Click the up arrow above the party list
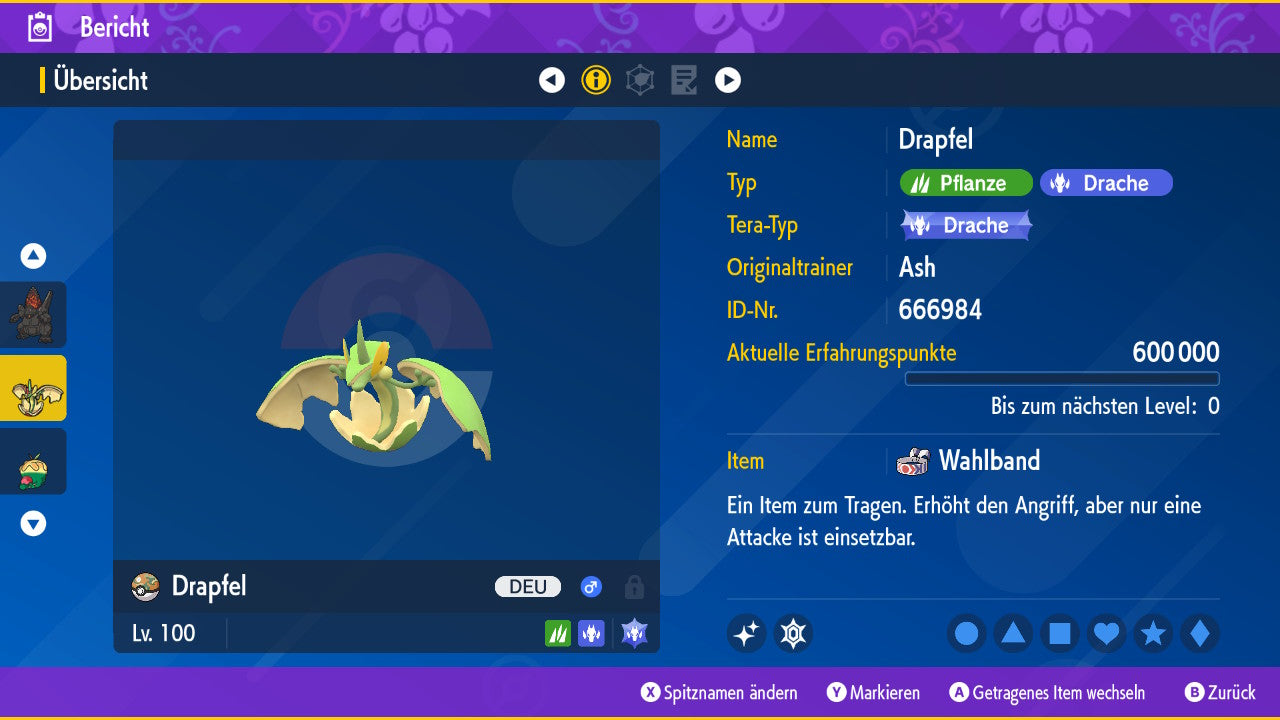This screenshot has width=1280, height=720. click(x=33, y=256)
